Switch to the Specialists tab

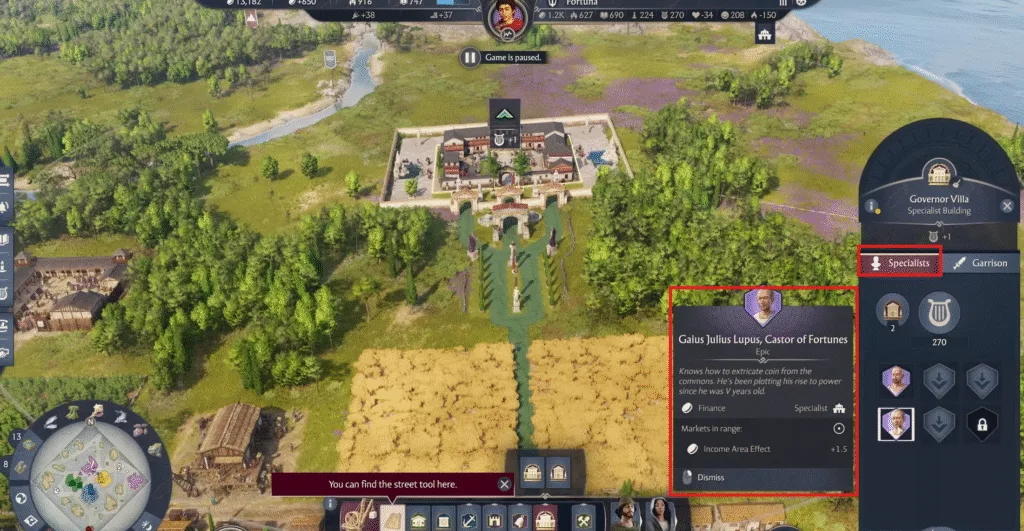(900, 262)
